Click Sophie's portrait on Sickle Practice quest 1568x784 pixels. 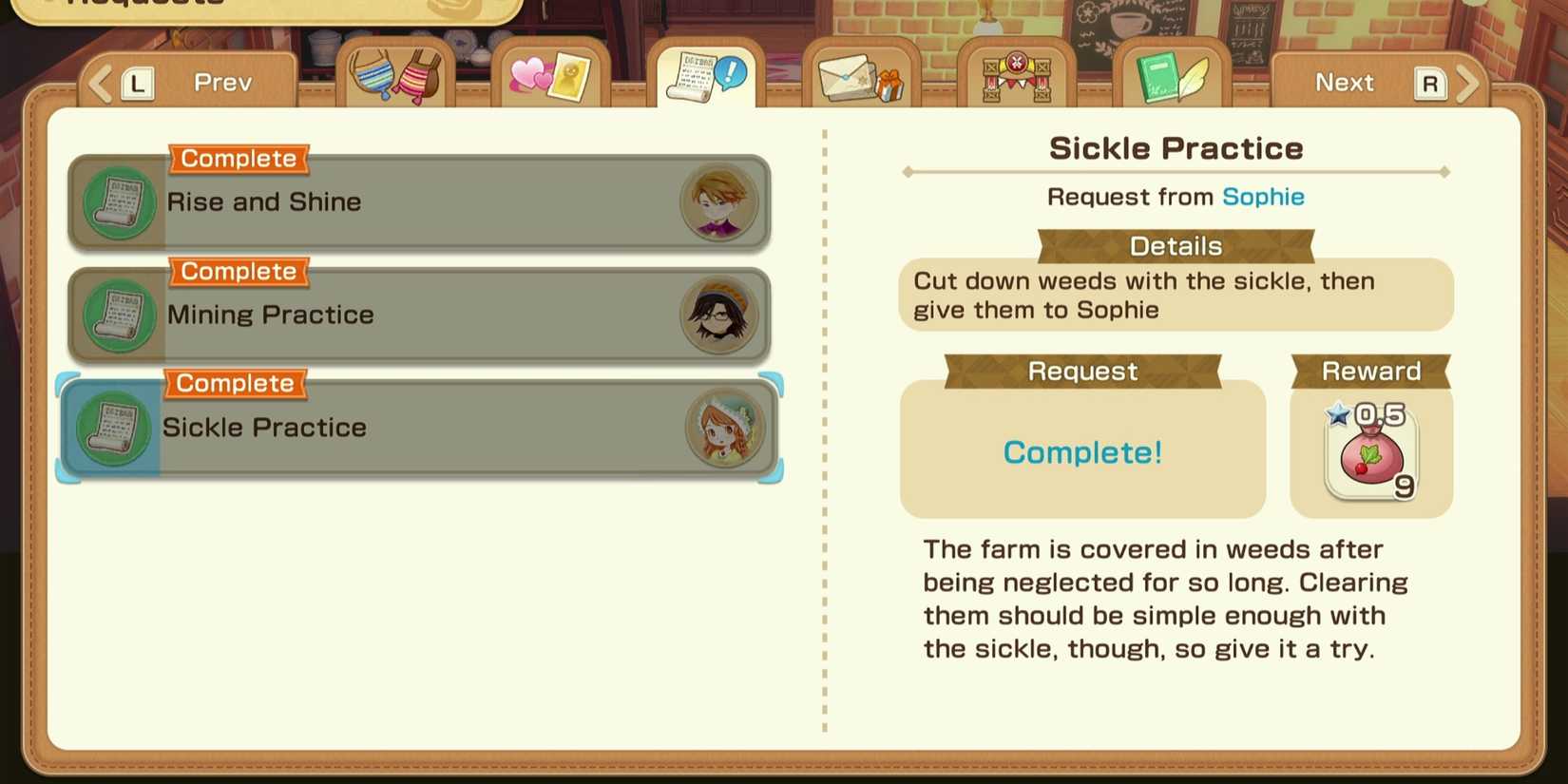coord(724,428)
